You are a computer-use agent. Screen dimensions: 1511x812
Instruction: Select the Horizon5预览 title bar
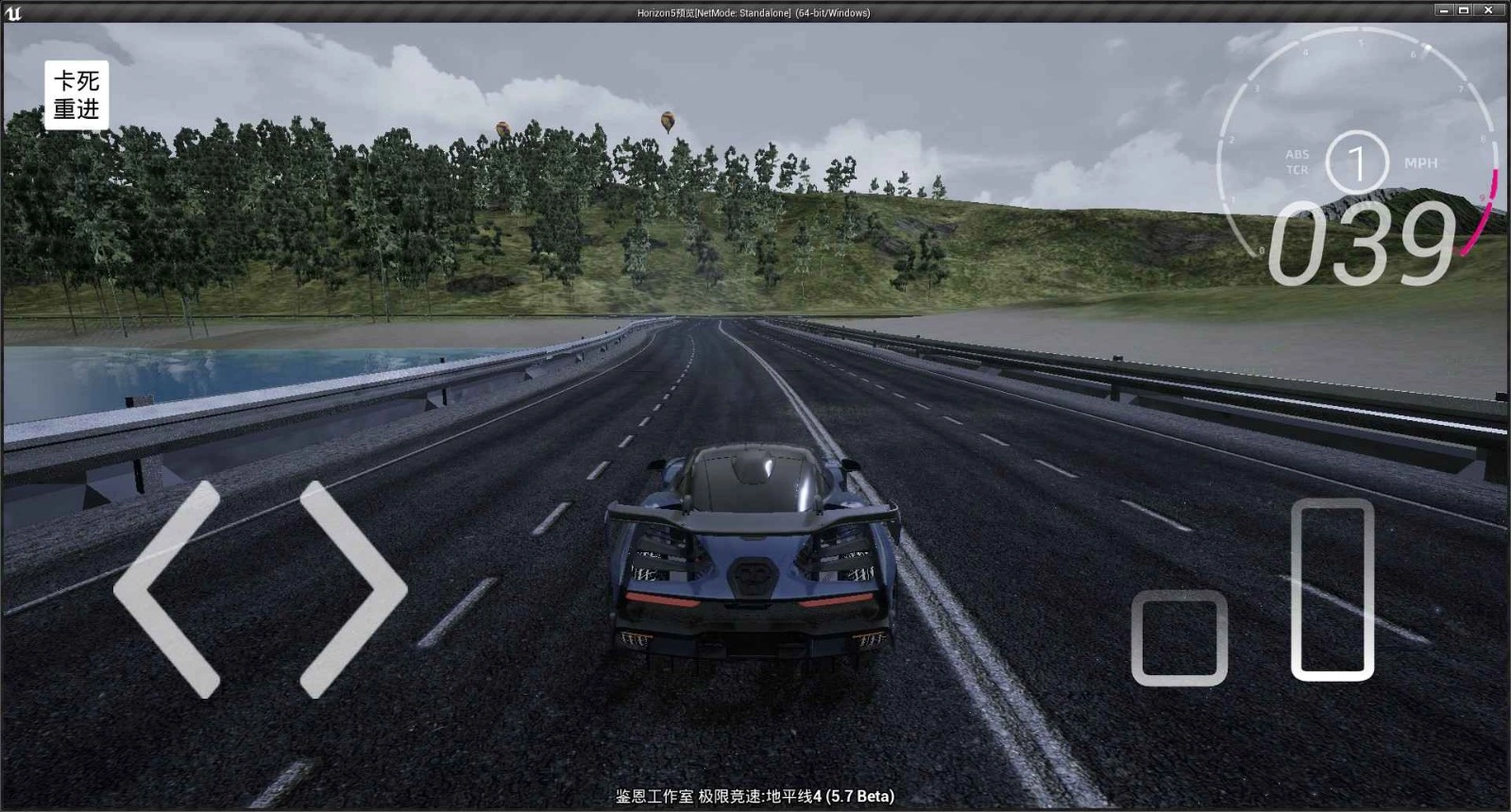coord(666,13)
